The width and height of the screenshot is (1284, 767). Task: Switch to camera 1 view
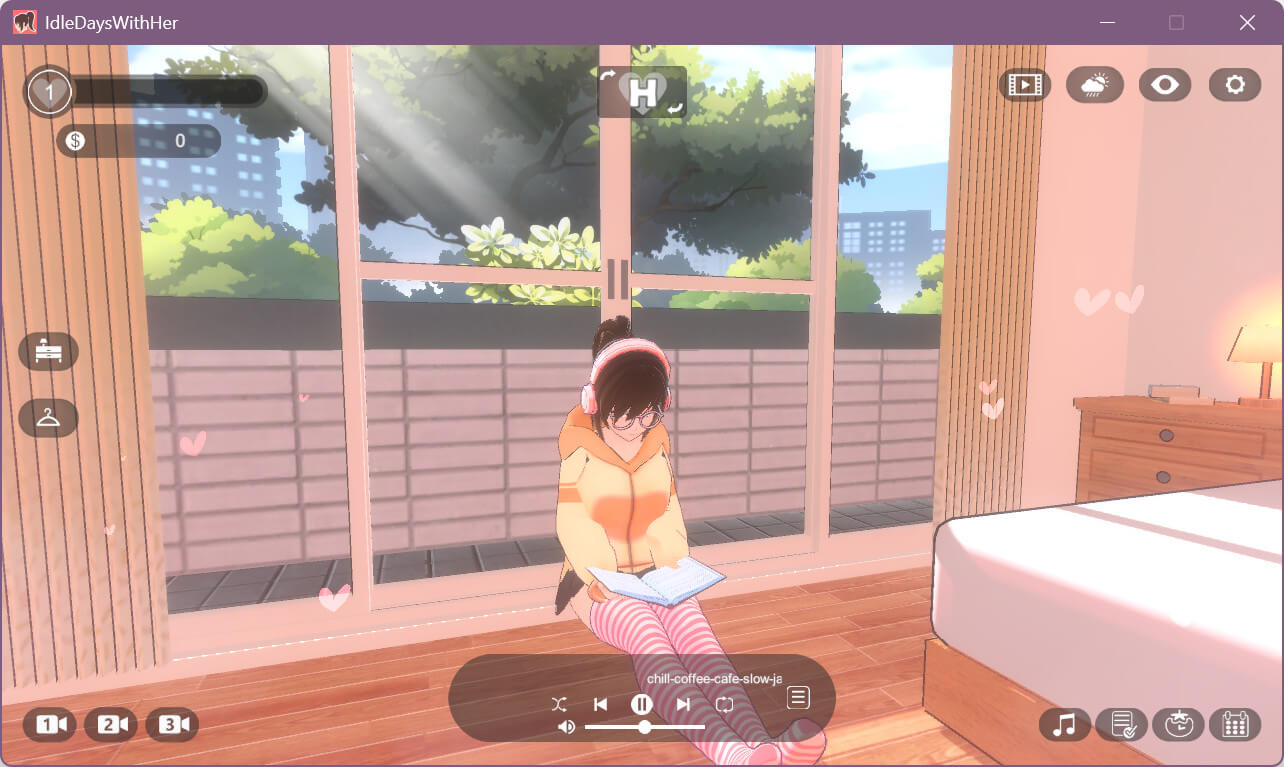point(50,725)
